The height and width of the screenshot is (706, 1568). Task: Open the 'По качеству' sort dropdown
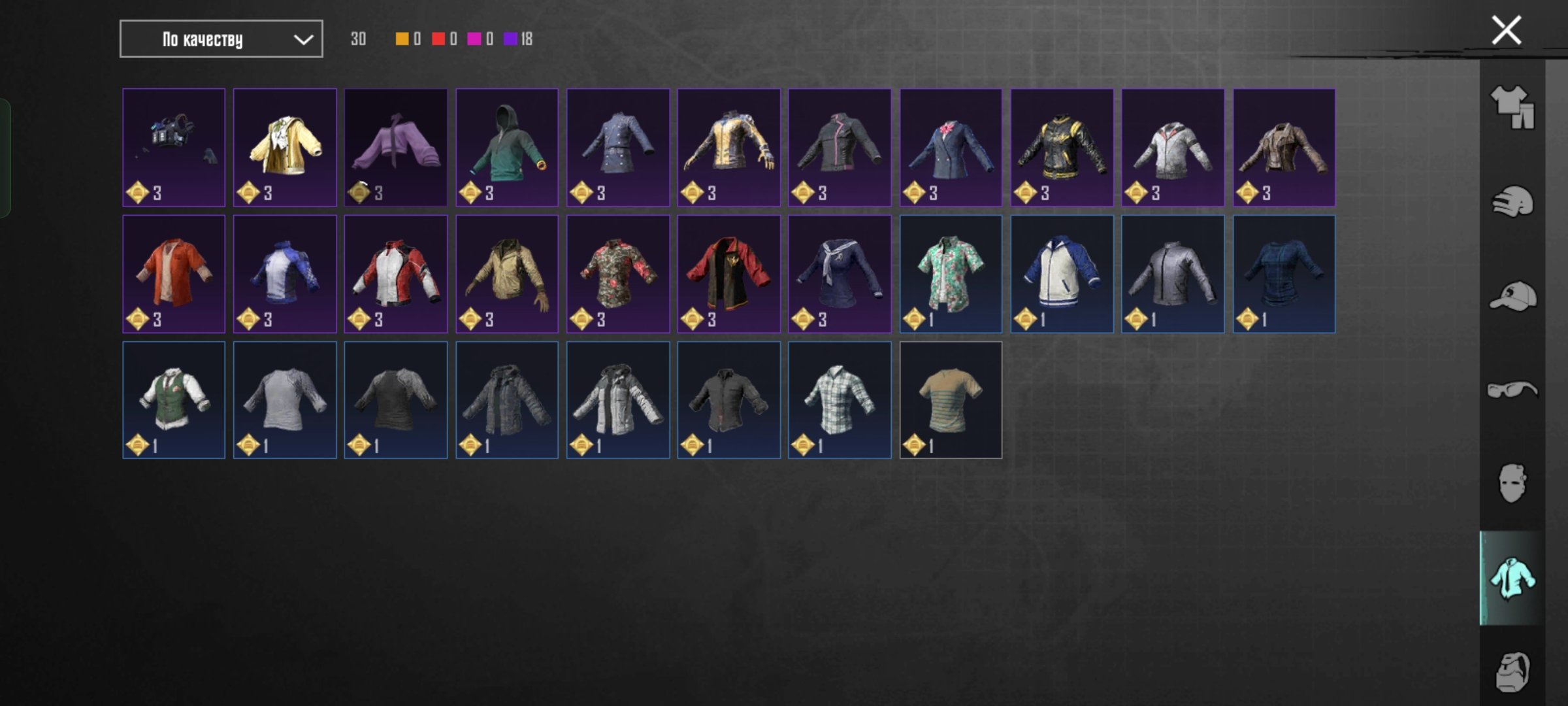click(x=221, y=39)
